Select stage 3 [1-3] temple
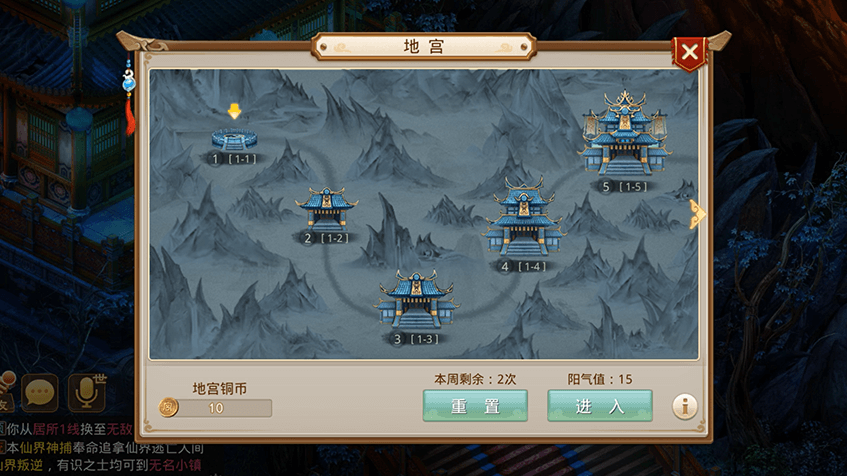Screen dimensions: 847x476 414,300
